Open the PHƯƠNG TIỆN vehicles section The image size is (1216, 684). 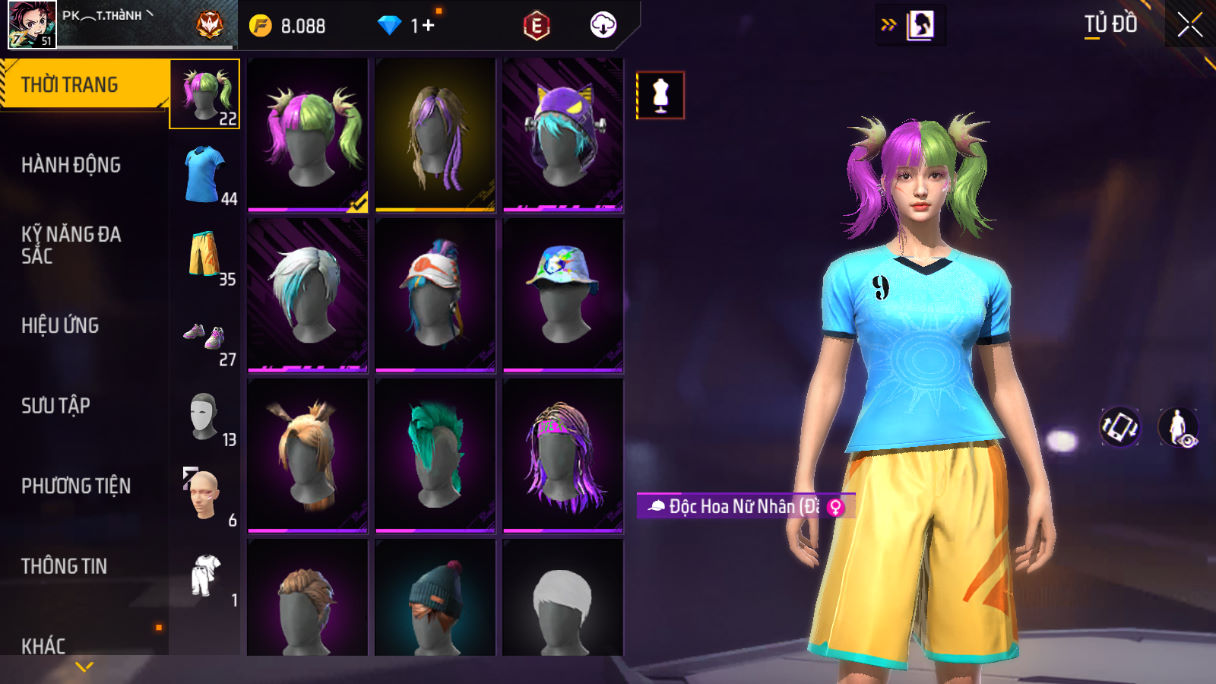(x=76, y=486)
